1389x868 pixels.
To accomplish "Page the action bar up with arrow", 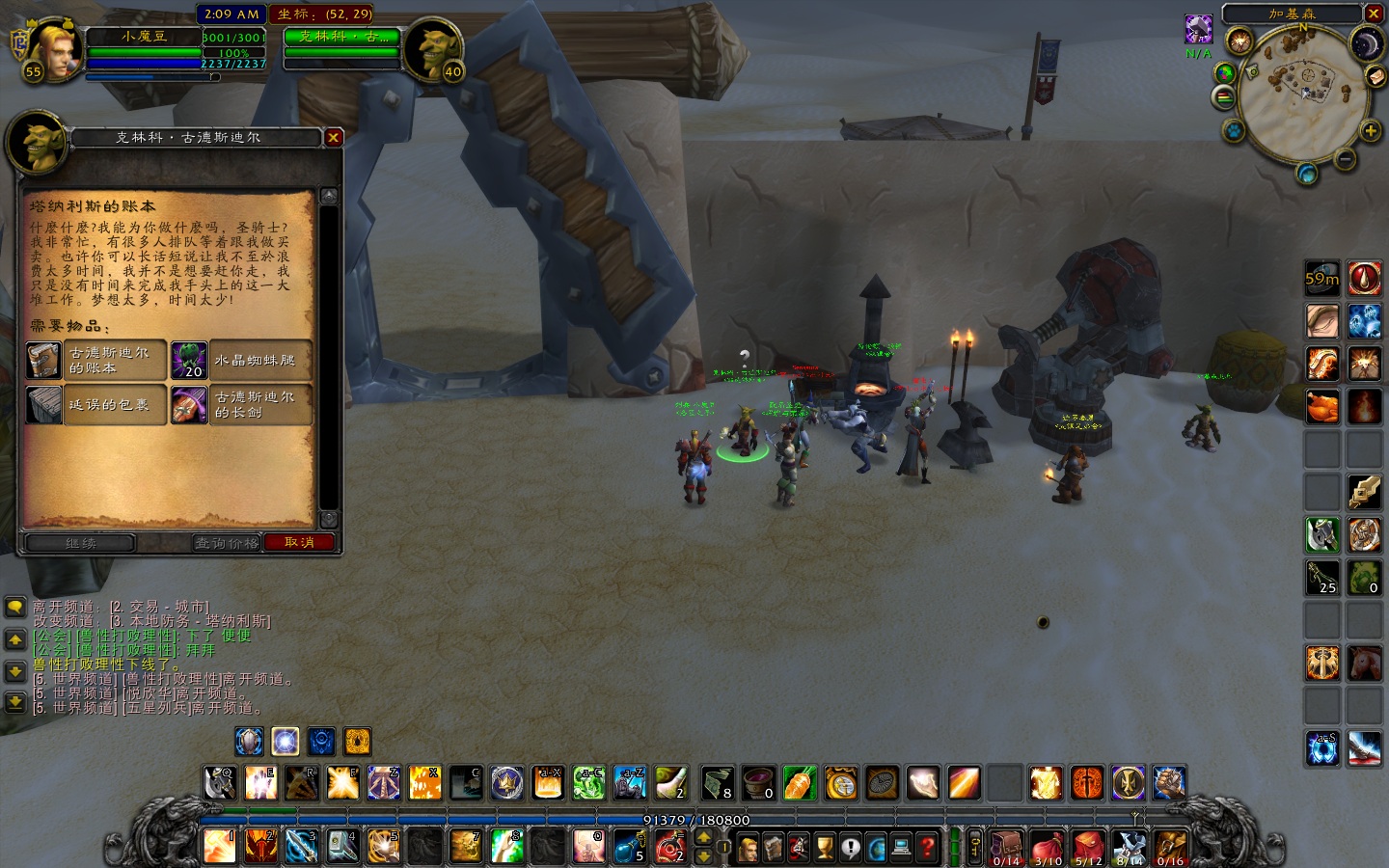I will pyautogui.click(x=703, y=837).
